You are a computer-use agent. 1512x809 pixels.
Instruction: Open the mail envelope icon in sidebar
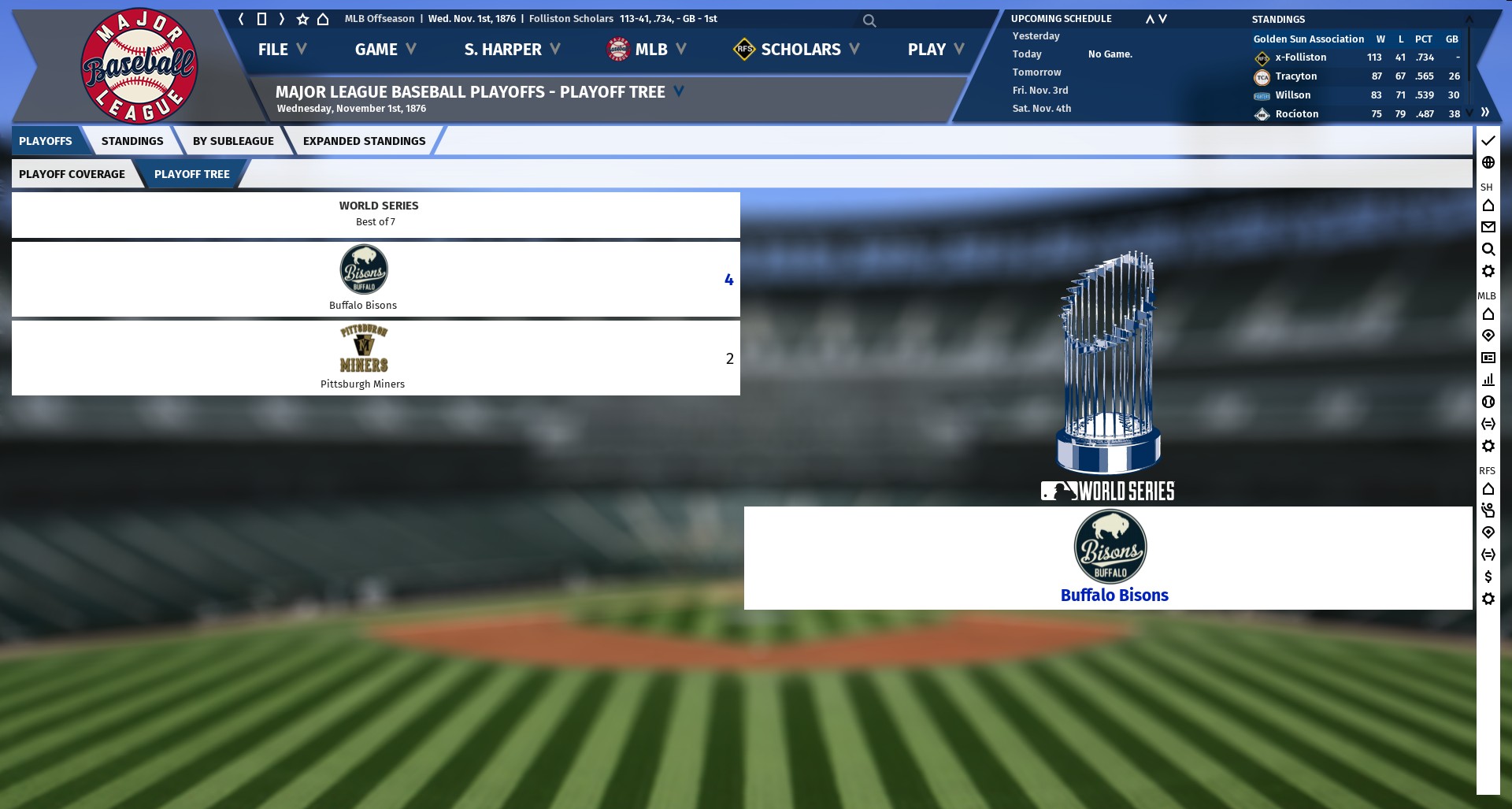coord(1488,227)
